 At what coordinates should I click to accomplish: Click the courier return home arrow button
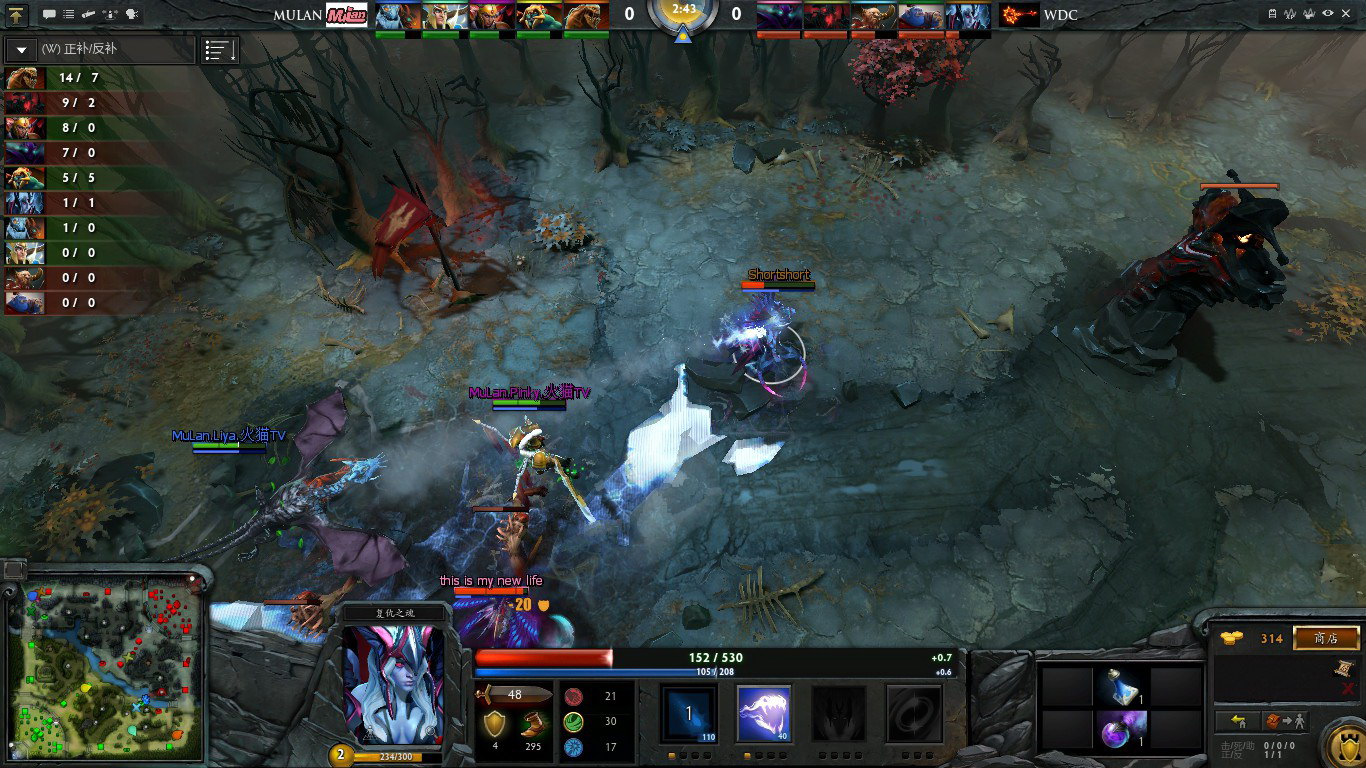pyautogui.click(x=1238, y=721)
